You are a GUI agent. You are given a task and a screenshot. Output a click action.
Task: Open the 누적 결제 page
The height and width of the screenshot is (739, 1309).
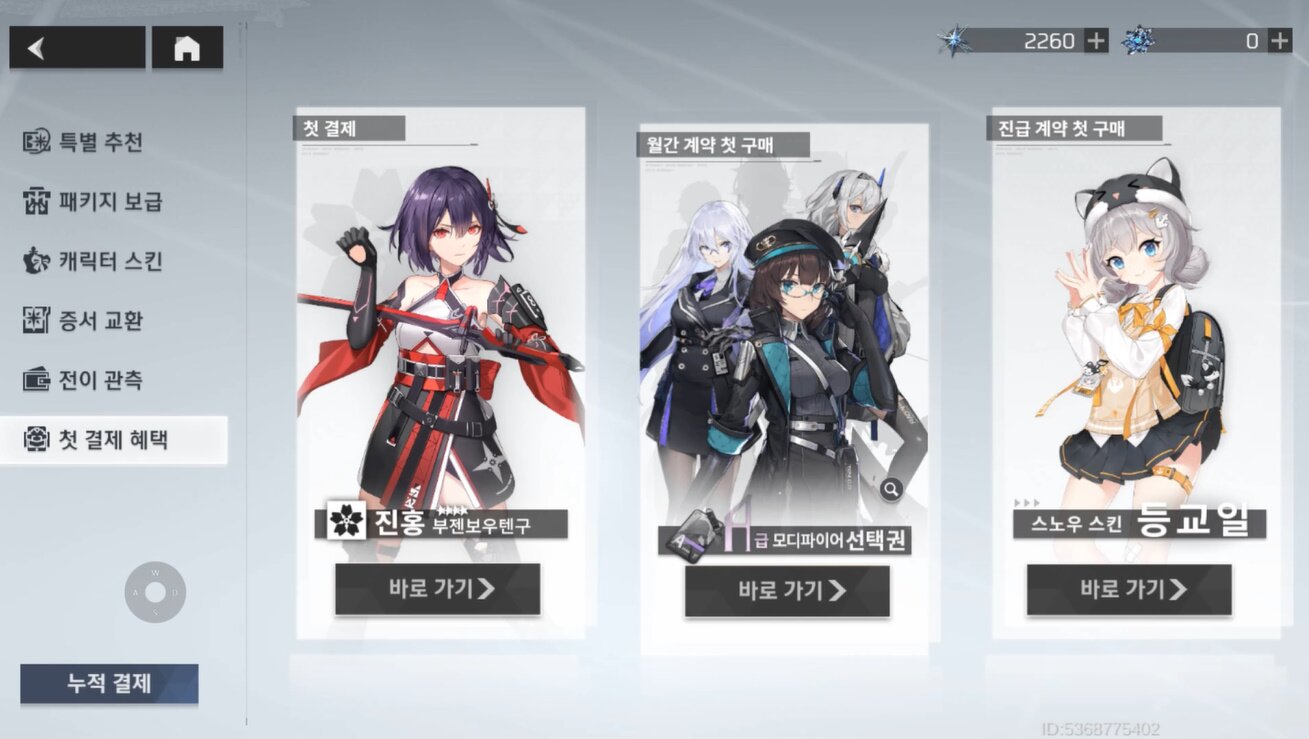pos(109,684)
